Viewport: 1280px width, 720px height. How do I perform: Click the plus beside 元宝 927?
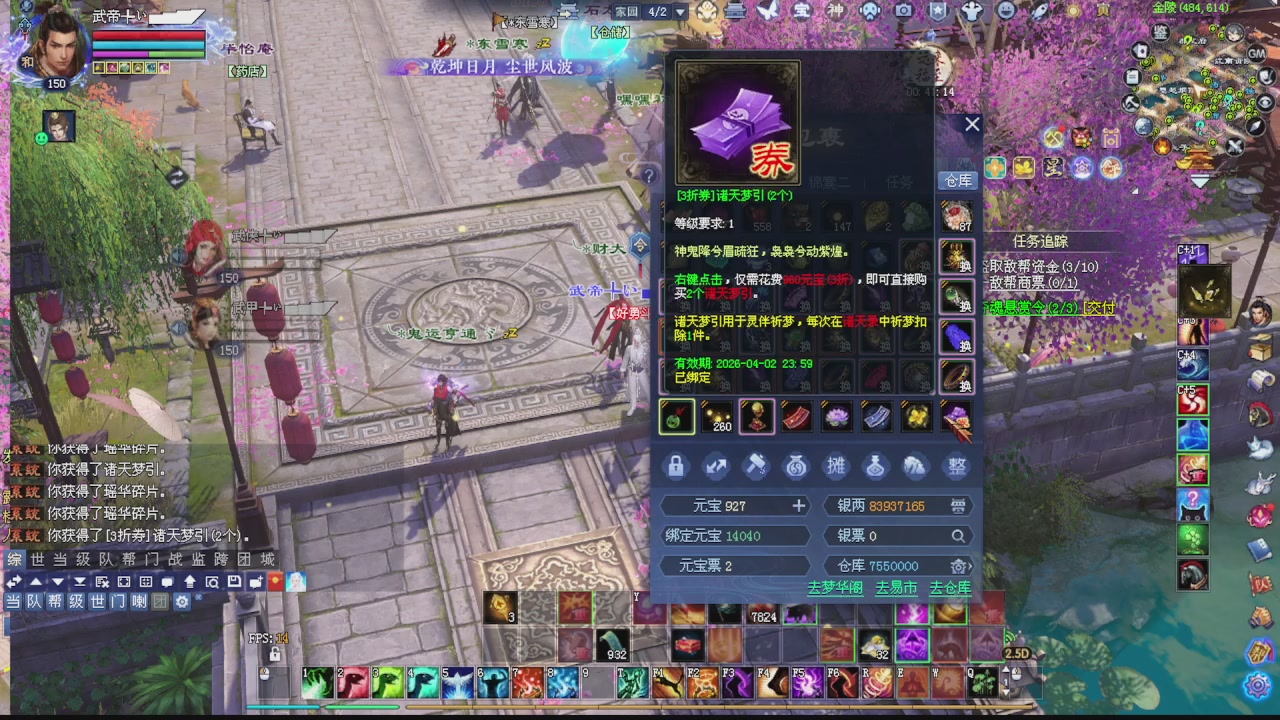[798, 506]
